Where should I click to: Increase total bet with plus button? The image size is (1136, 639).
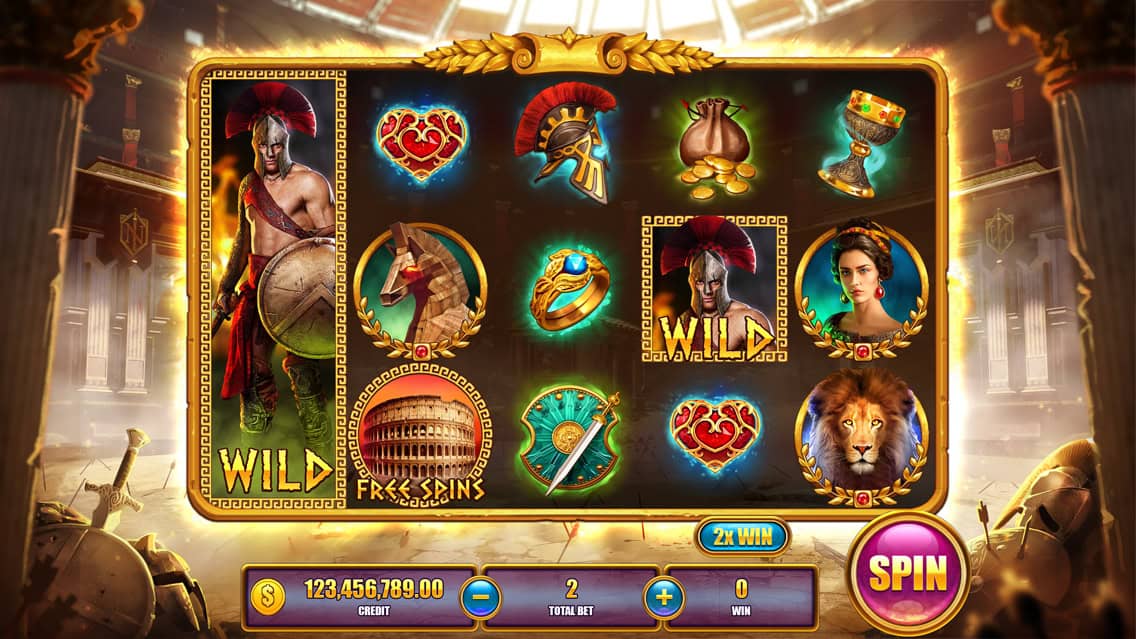[x=664, y=598]
